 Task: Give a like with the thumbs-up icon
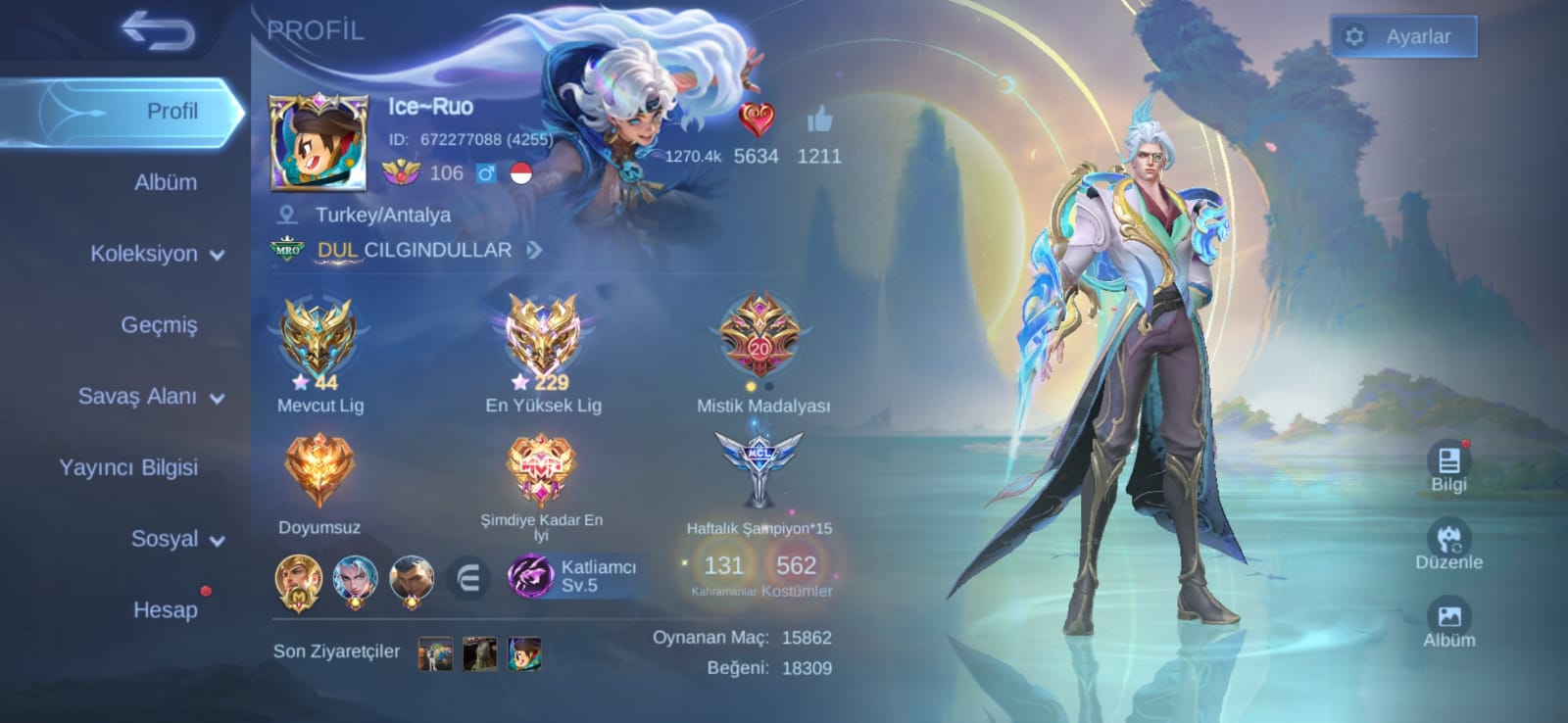(x=819, y=121)
